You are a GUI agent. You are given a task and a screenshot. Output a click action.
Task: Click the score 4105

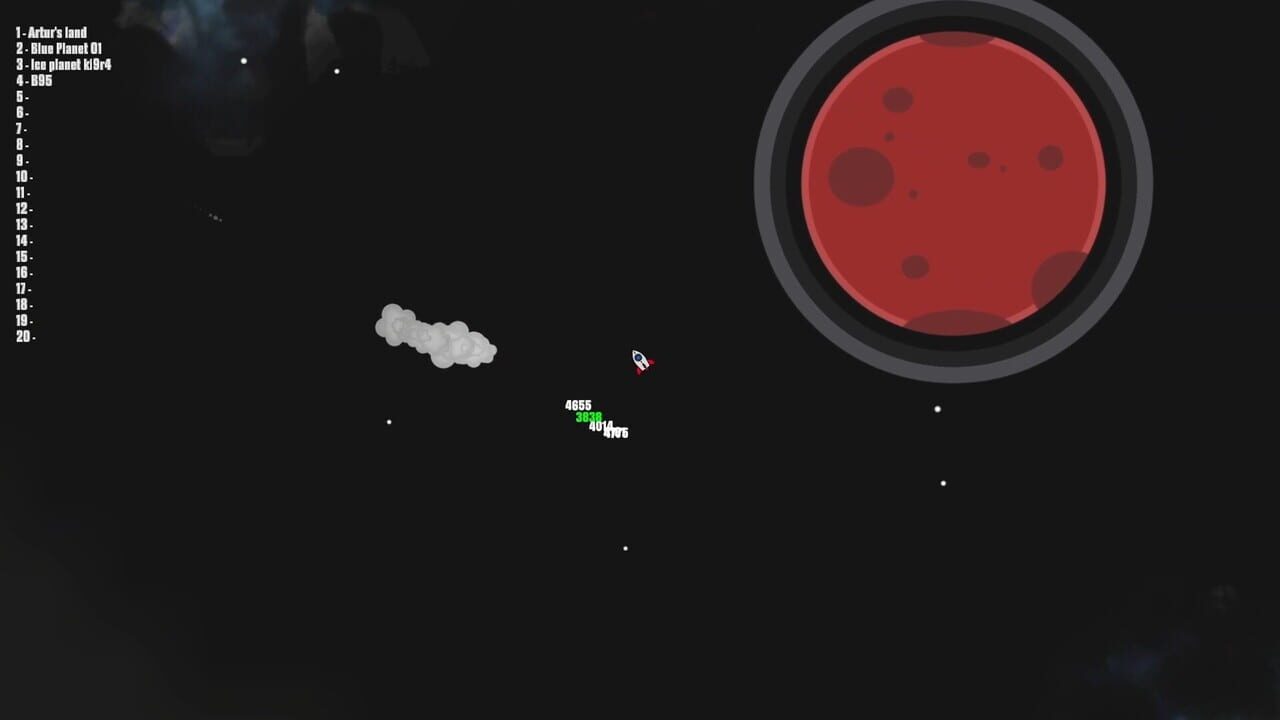[x=614, y=433]
